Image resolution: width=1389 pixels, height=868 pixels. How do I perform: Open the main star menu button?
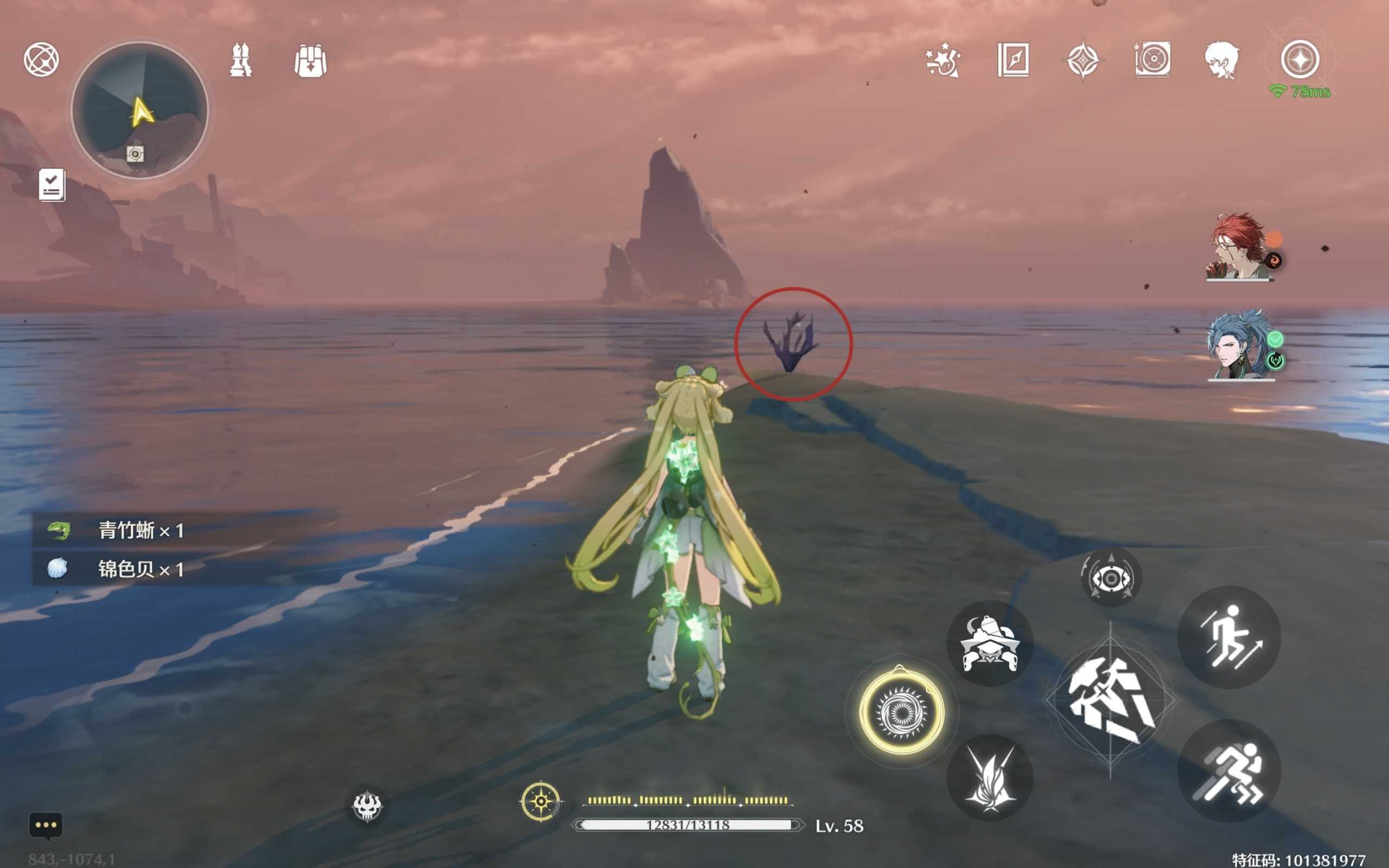[1300, 59]
